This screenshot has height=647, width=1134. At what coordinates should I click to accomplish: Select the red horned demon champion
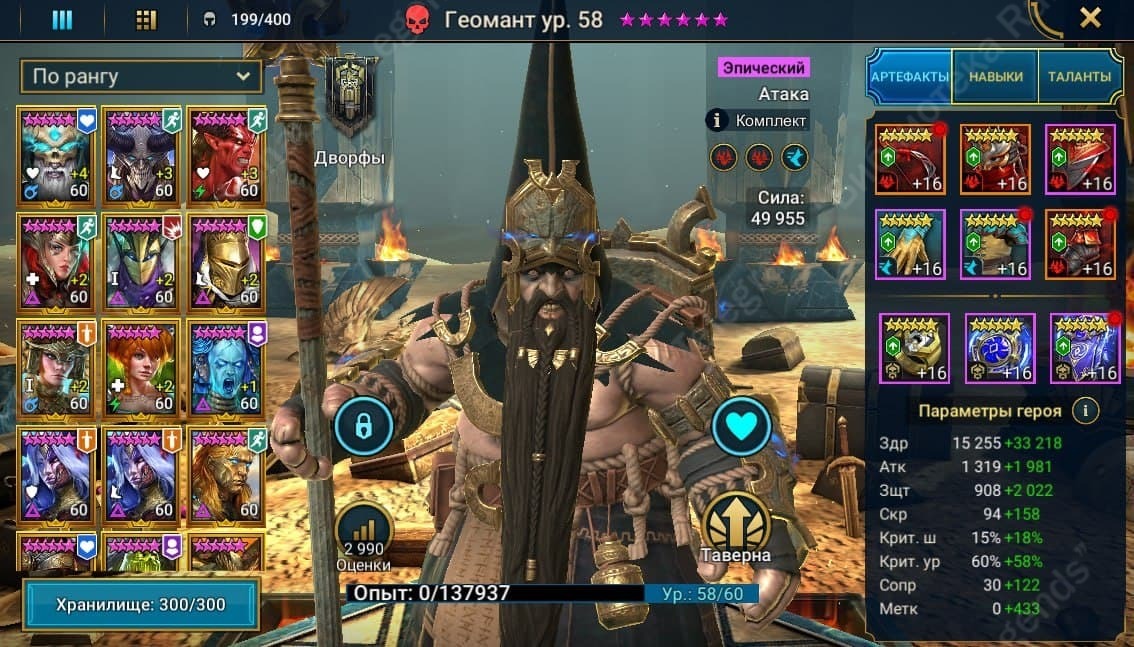tap(226, 155)
